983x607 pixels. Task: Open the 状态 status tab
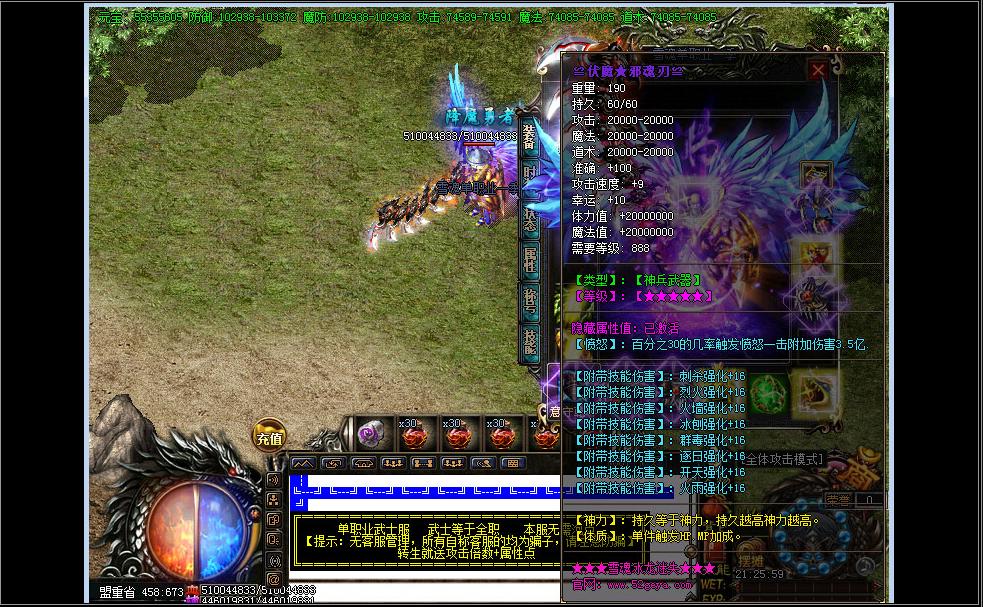click(x=530, y=212)
